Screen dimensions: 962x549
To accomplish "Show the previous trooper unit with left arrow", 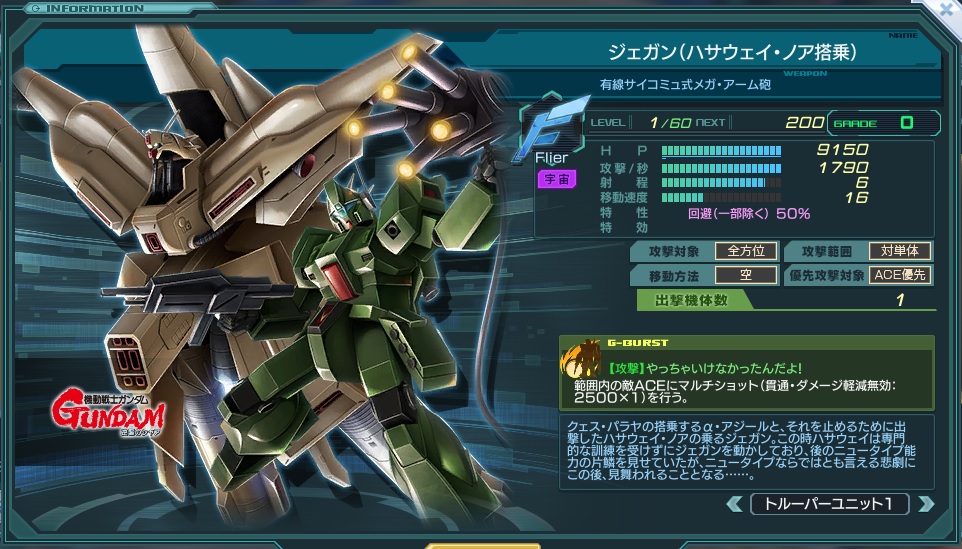I will [735, 504].
